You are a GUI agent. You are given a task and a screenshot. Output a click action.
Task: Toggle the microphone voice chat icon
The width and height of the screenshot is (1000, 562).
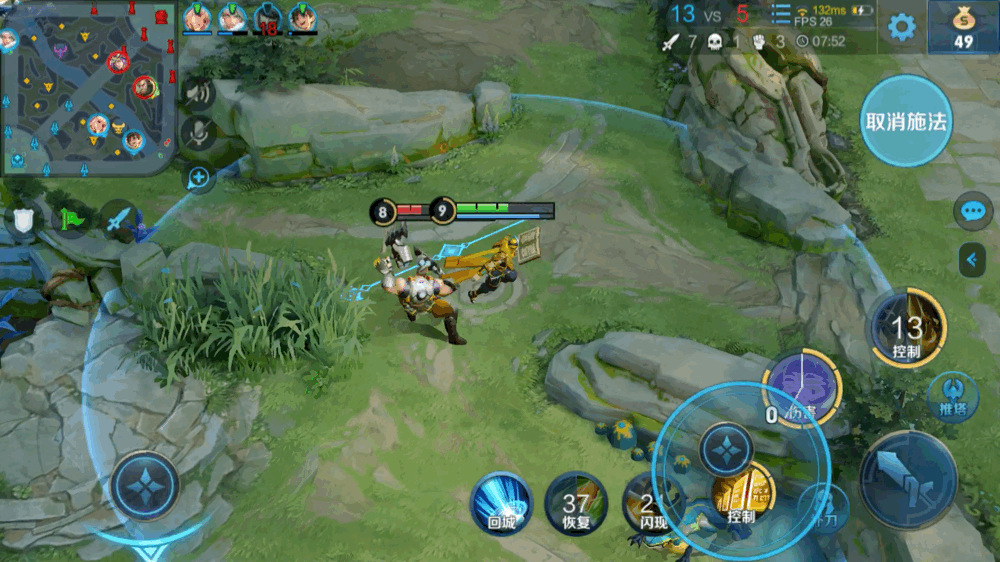pyautogui.click(x=198, y=134)
